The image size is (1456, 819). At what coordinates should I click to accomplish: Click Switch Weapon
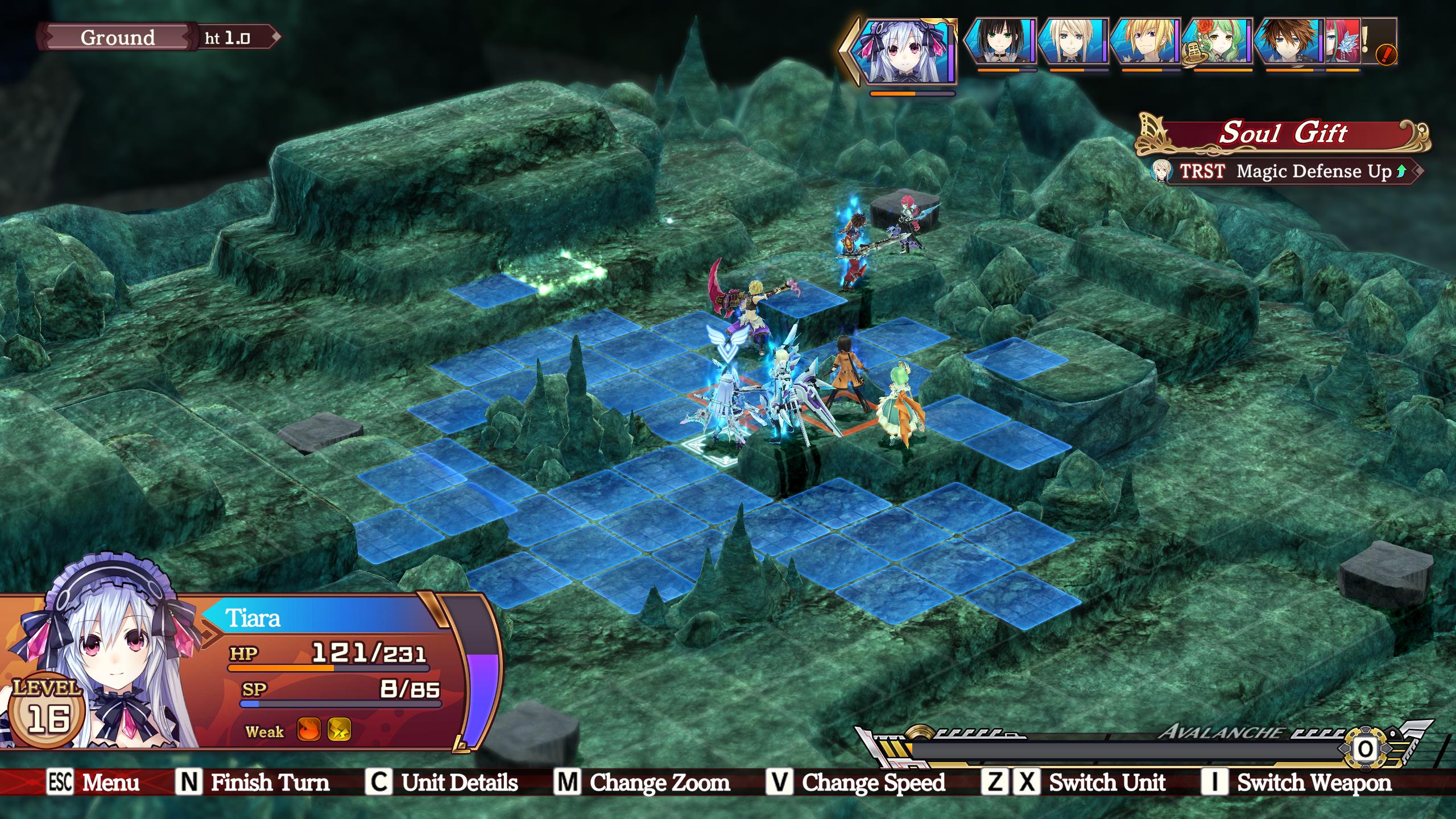pyautogui.click(x=1297, y=783)
